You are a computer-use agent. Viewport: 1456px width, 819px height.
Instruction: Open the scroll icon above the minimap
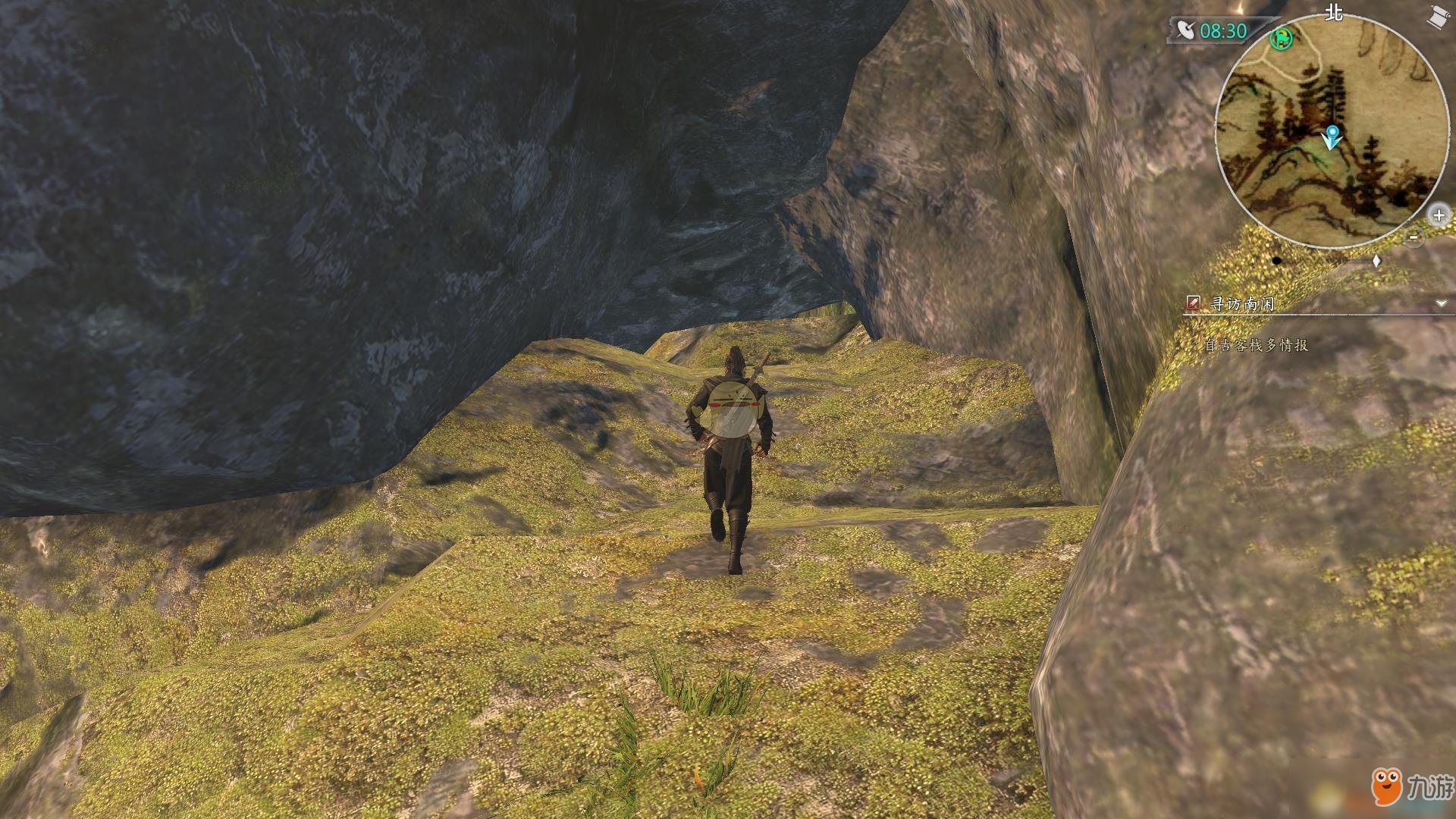coord(1436,17)
